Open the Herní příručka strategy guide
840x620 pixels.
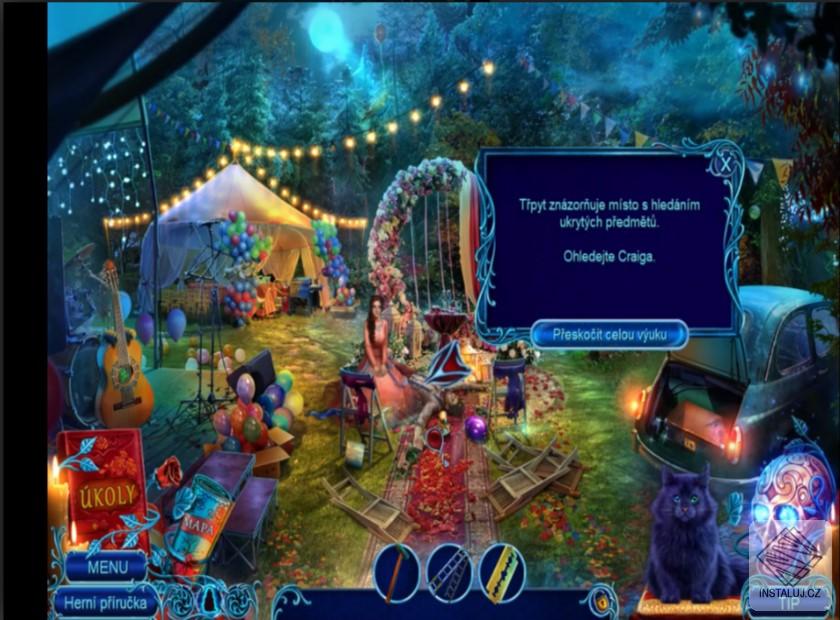pyautogui.click(x=105, y=602)
